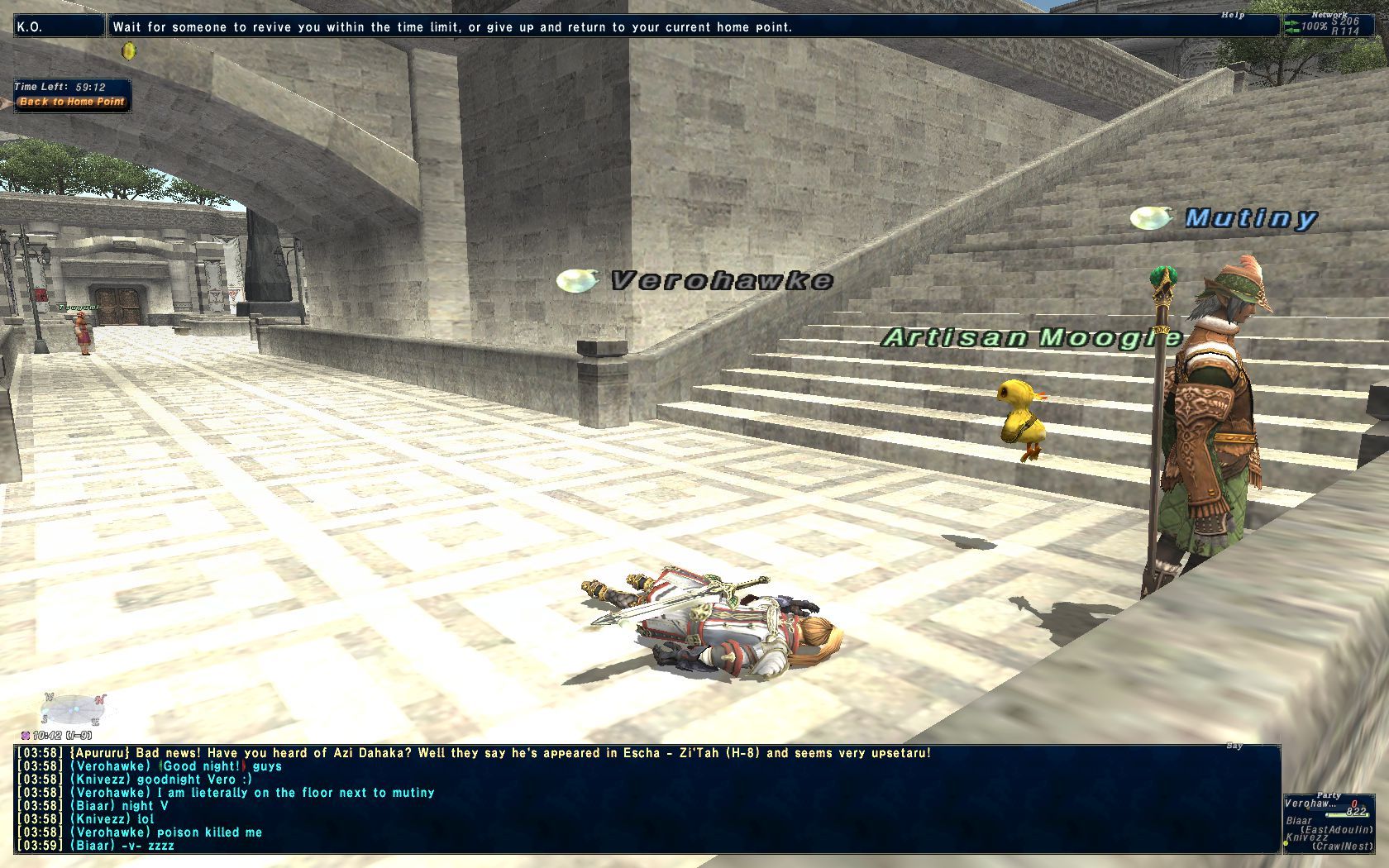
Task: Select Verohawke in the party list
Action: [x=1311, y=804]
